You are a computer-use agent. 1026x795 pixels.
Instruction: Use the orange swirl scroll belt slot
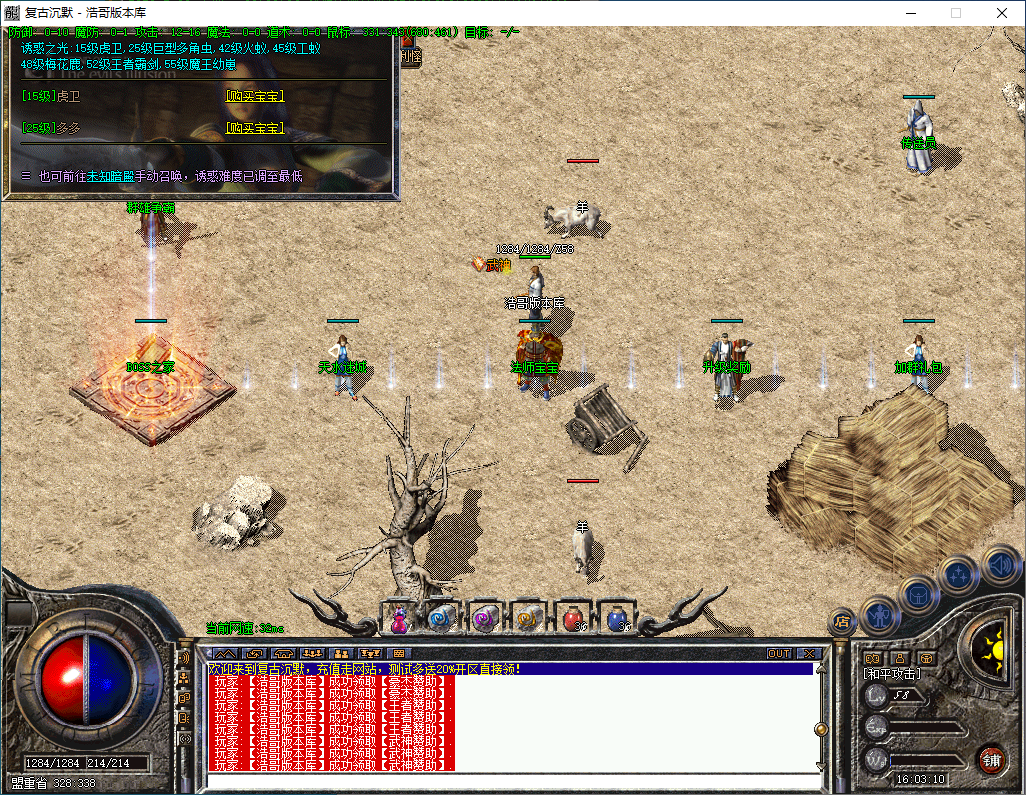tap(526, 619)
